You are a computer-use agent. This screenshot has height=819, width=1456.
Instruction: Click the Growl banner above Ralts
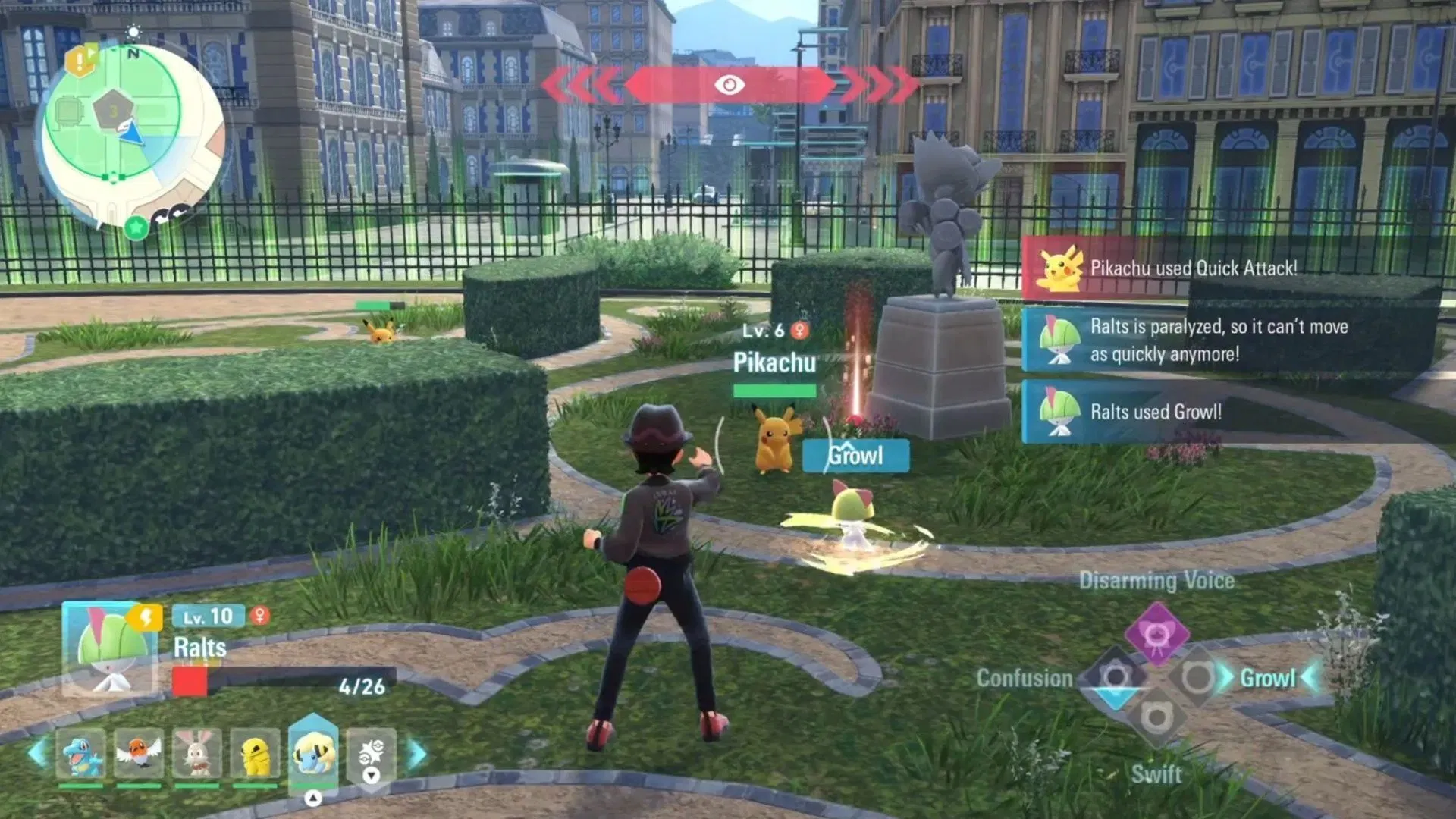tap(855, 456)
